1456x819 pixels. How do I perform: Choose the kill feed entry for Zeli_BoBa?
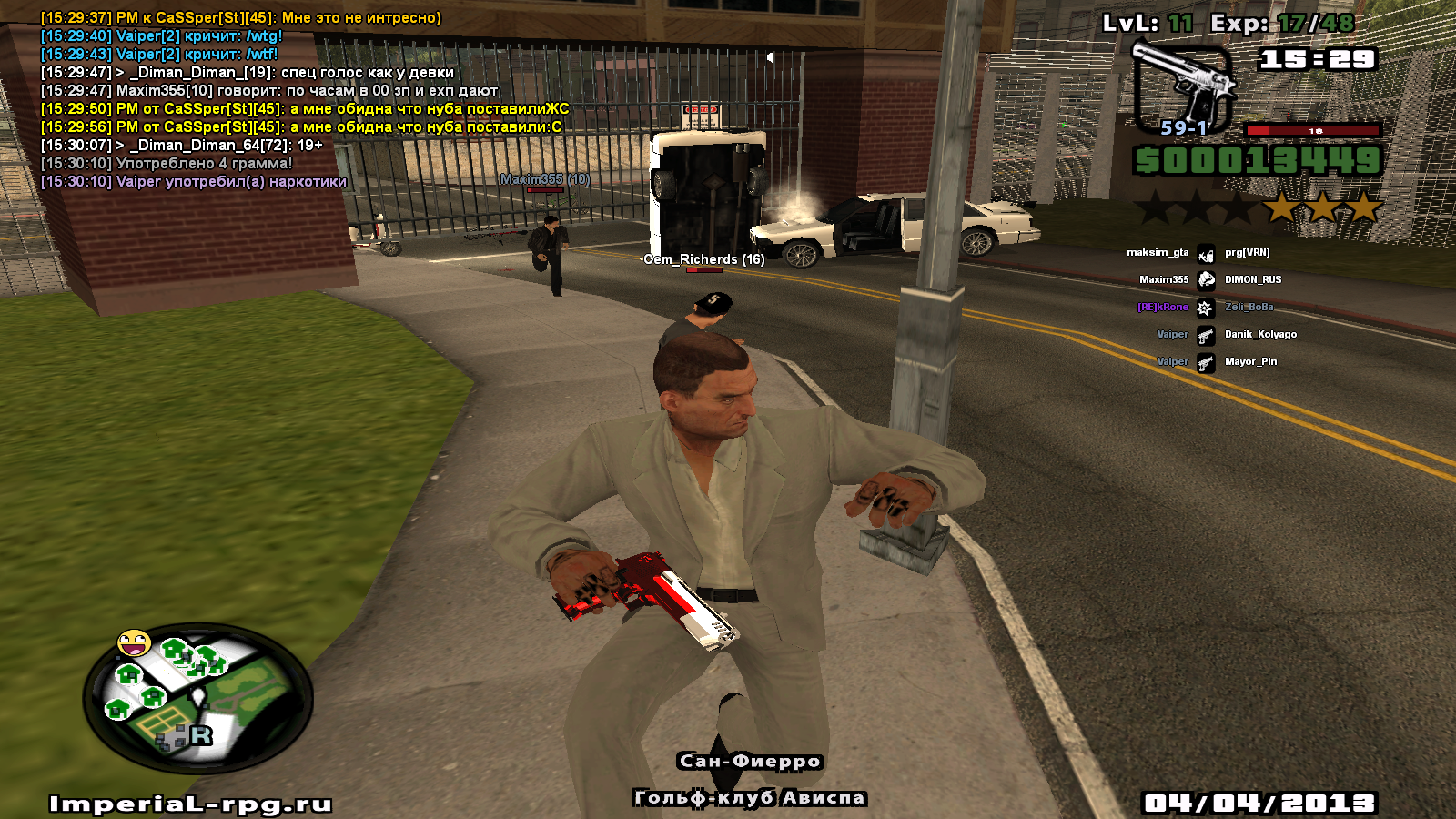pos(1205,308)
